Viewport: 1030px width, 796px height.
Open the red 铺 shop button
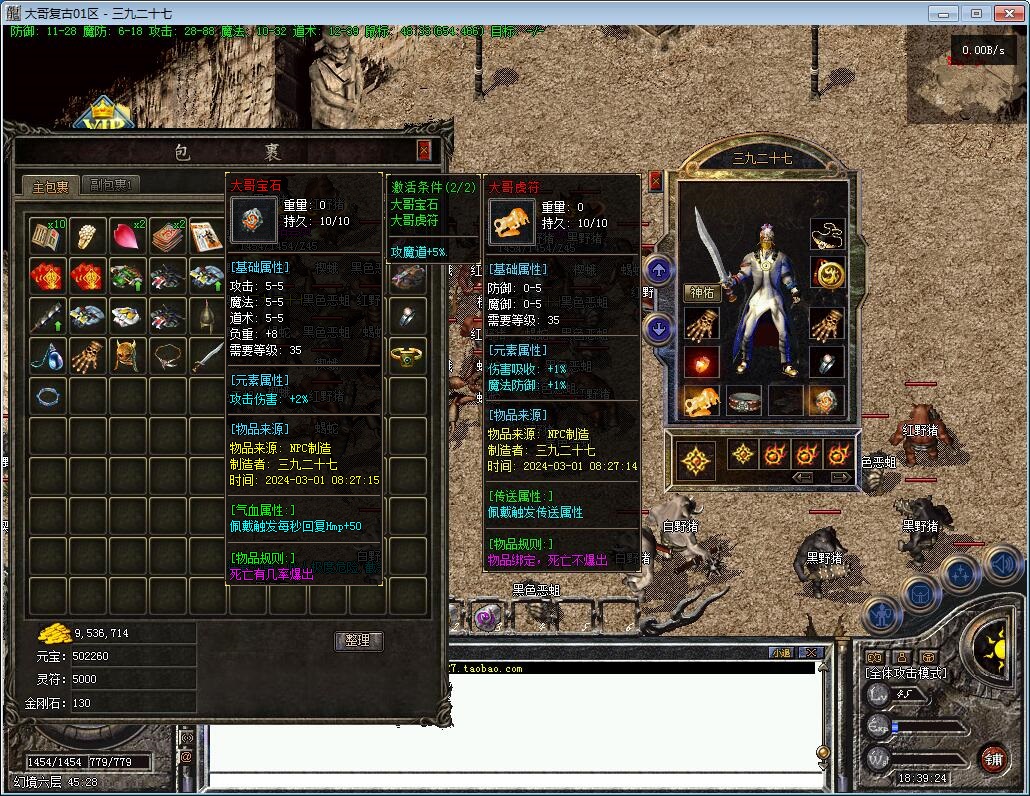[993, 758]
